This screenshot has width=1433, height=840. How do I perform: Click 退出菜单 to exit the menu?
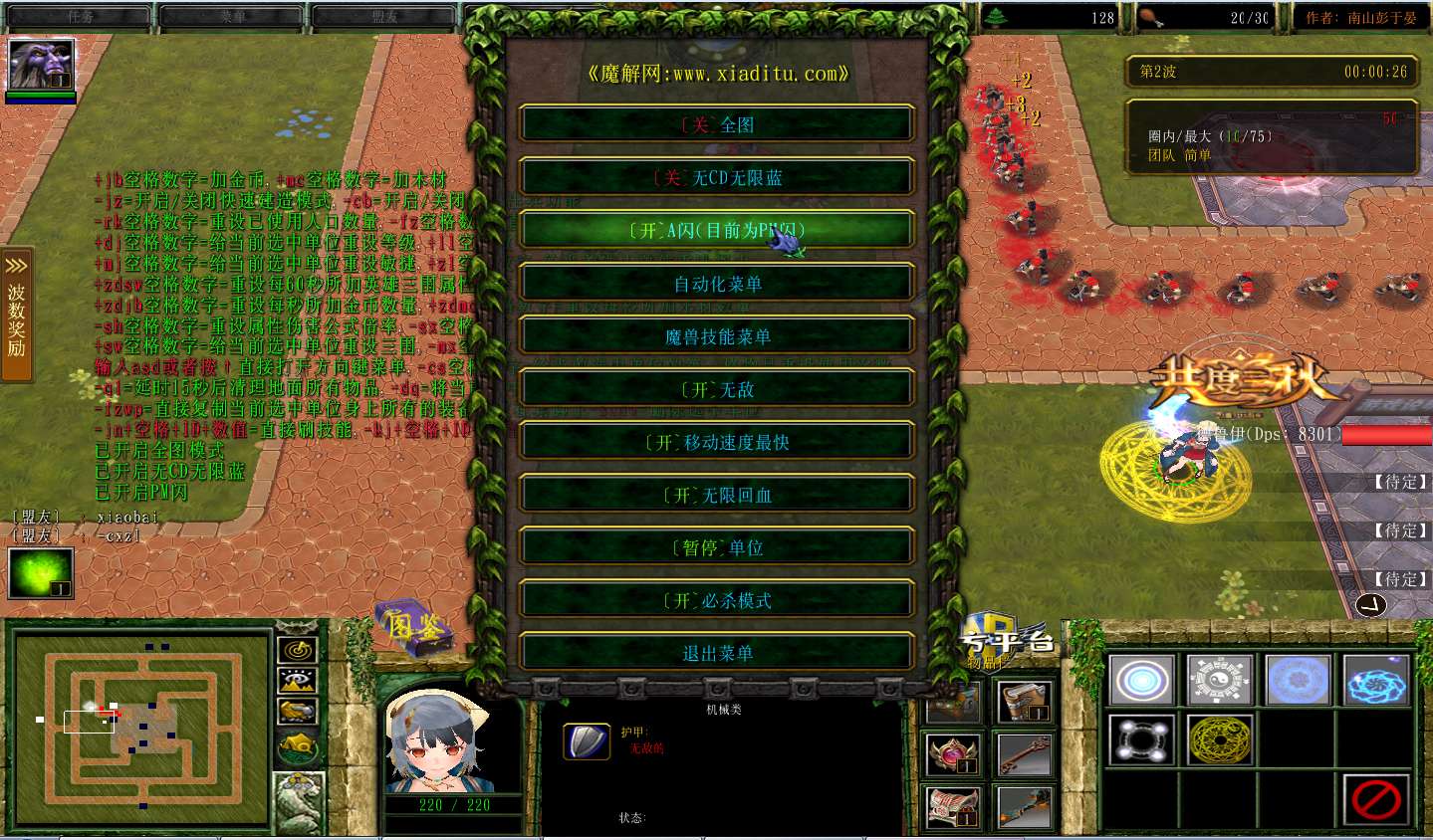coord(716,652)
